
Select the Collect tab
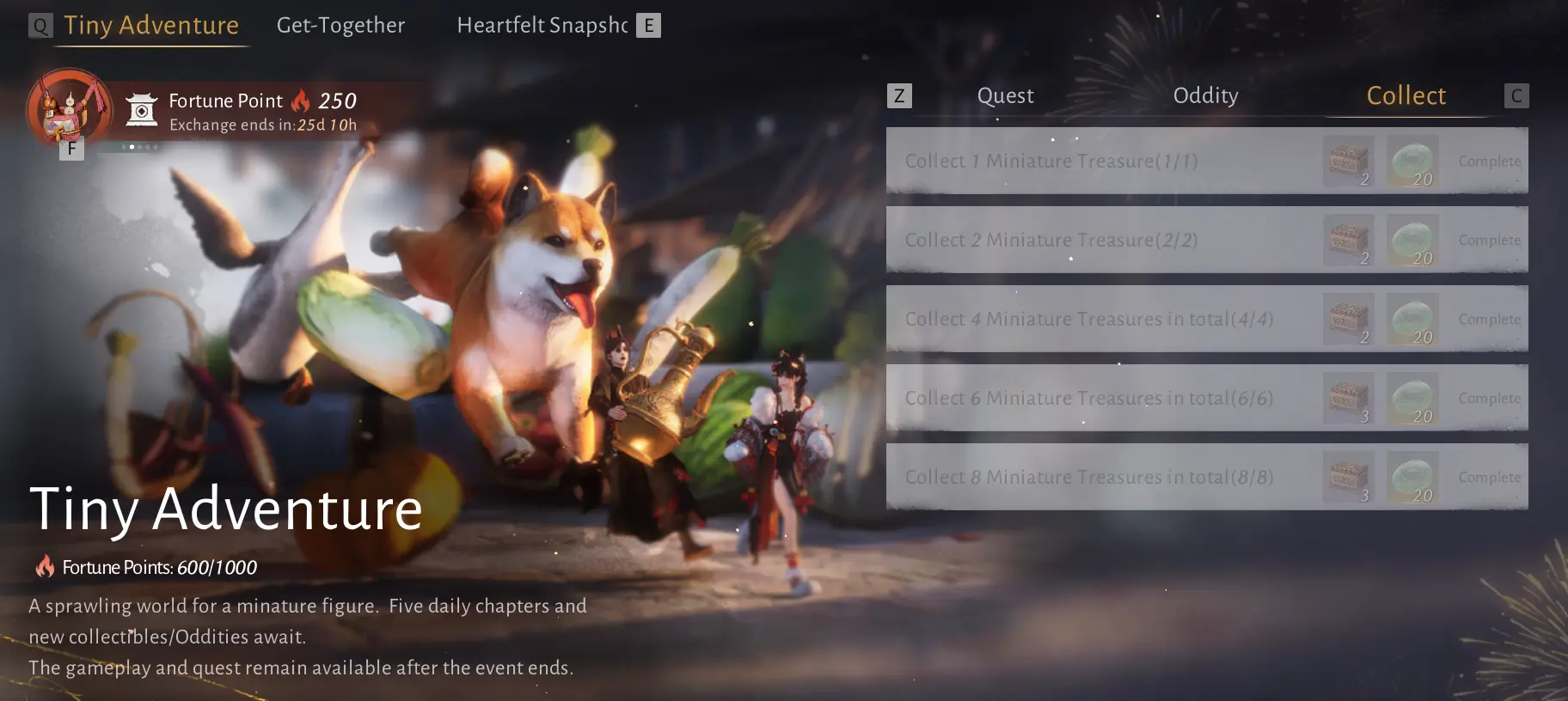[1406, 95]
